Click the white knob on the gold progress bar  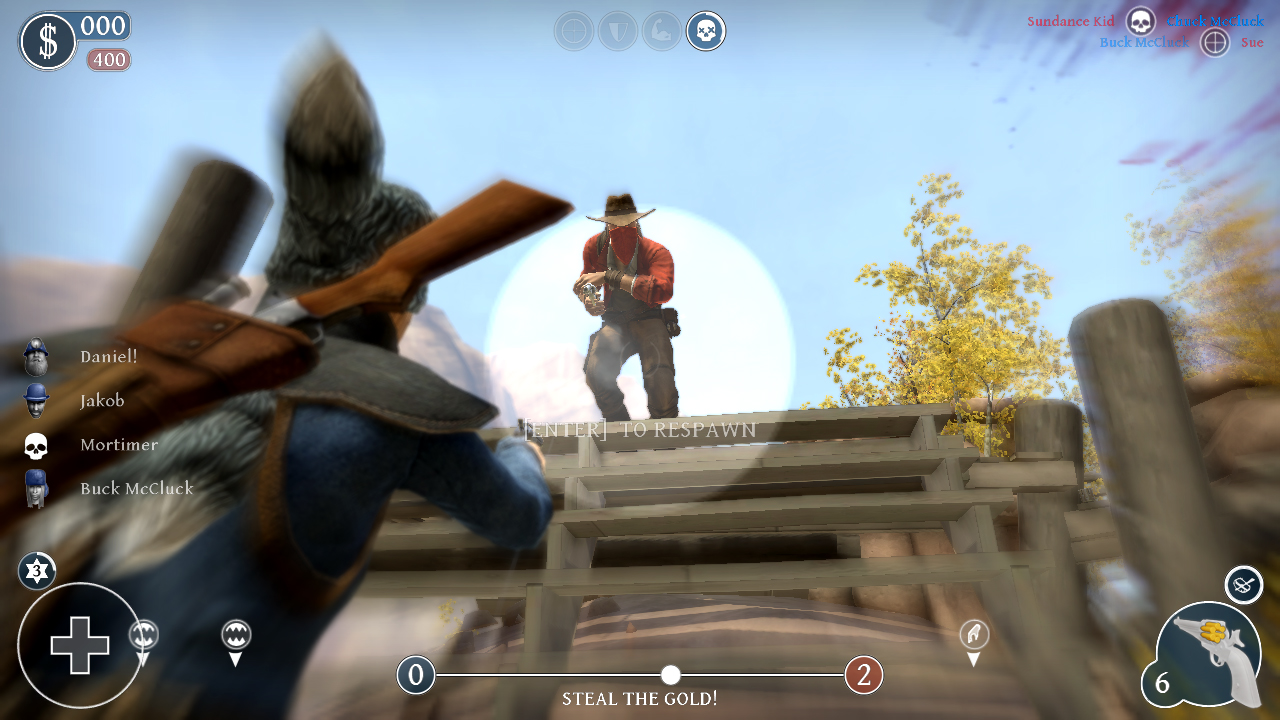click(x=671, y=675)
